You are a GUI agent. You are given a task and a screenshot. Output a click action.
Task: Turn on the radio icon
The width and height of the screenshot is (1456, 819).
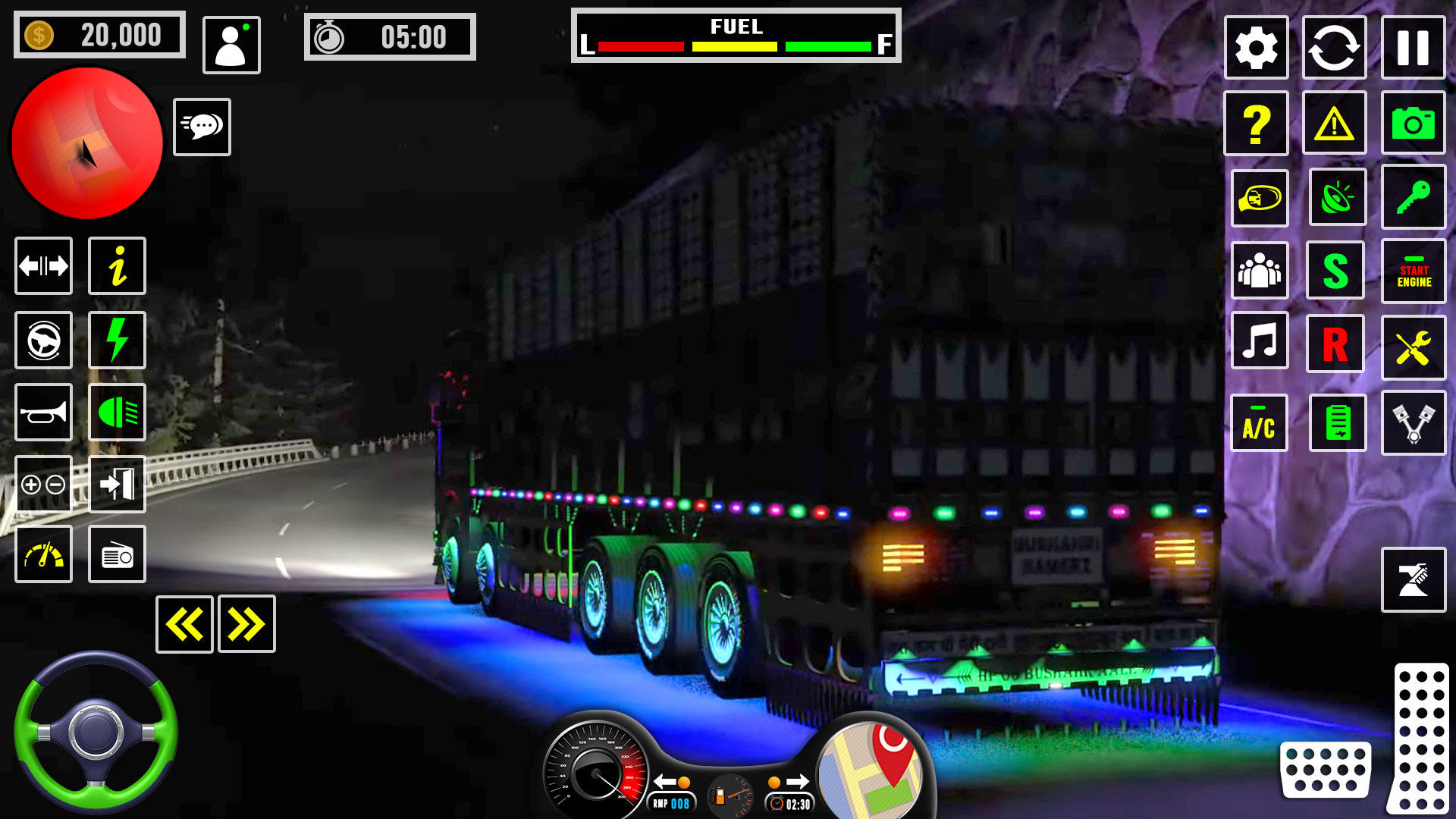(116, 554)
